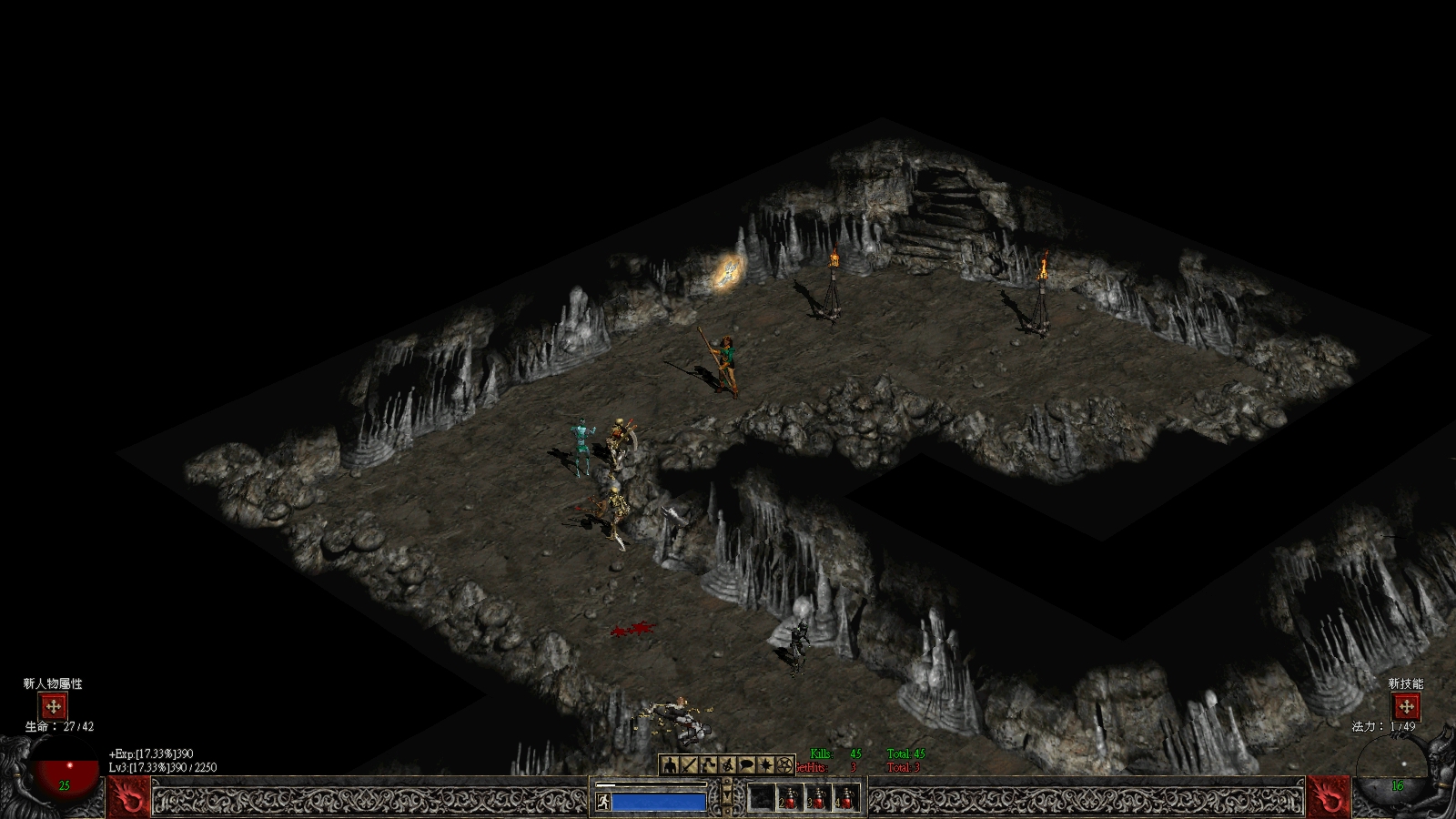Open the character sheet icon
This screenshot has height=819, width=1456.
coord(670,765)
